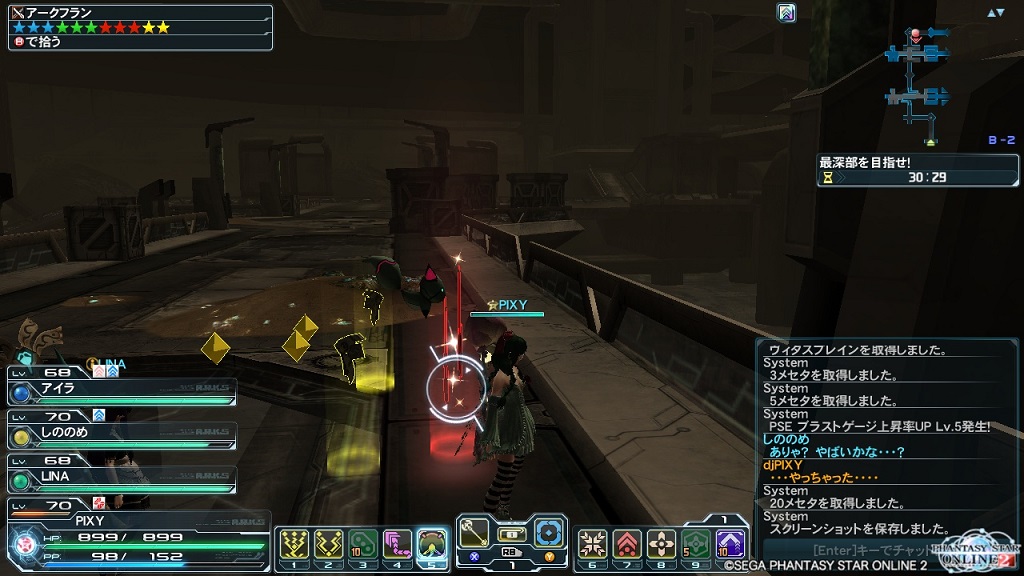The width and height of the screenshot is (1024, 576).
Task: Open the area minimap
Action: click(x=917, y=80)
